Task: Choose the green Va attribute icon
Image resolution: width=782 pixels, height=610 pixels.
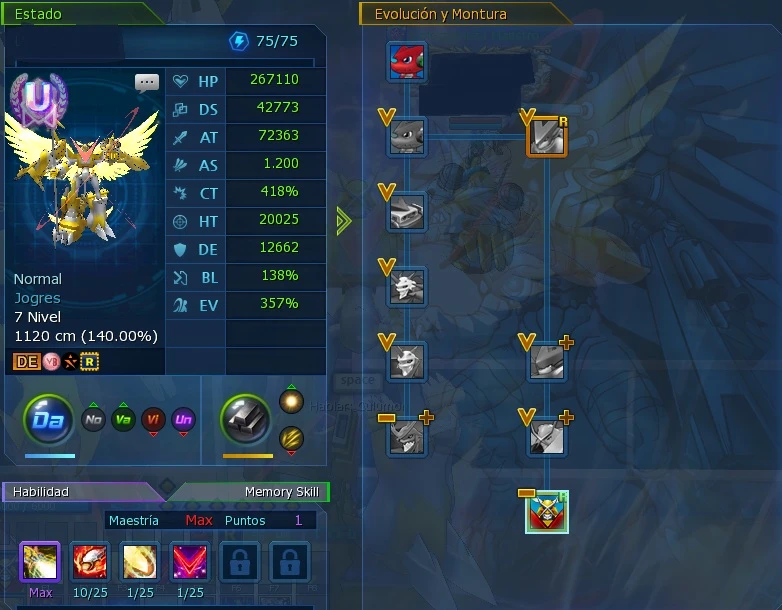Action: click(124, 420)
